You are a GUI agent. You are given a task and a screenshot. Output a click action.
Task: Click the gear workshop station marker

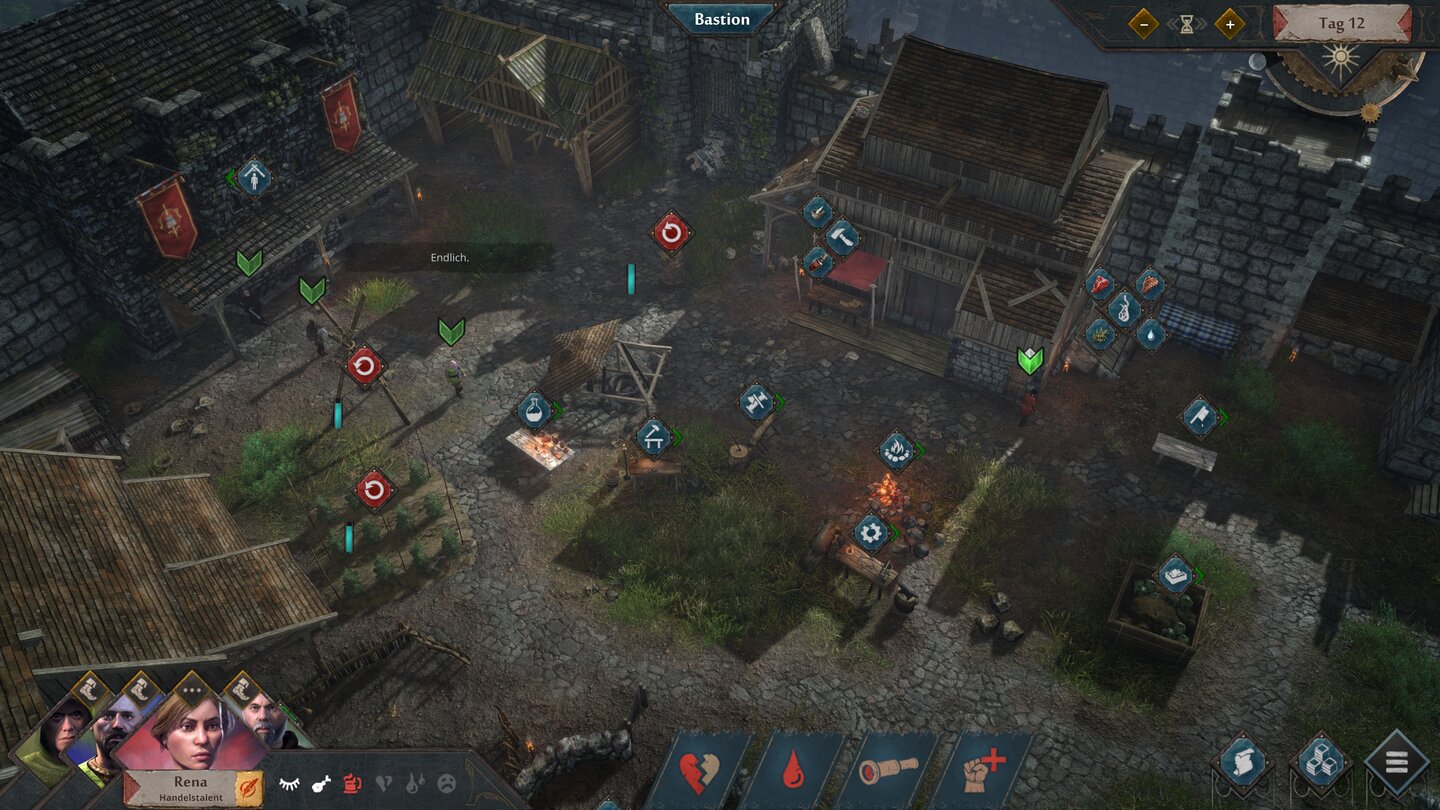pyautogui.click(x=870, y=532)
